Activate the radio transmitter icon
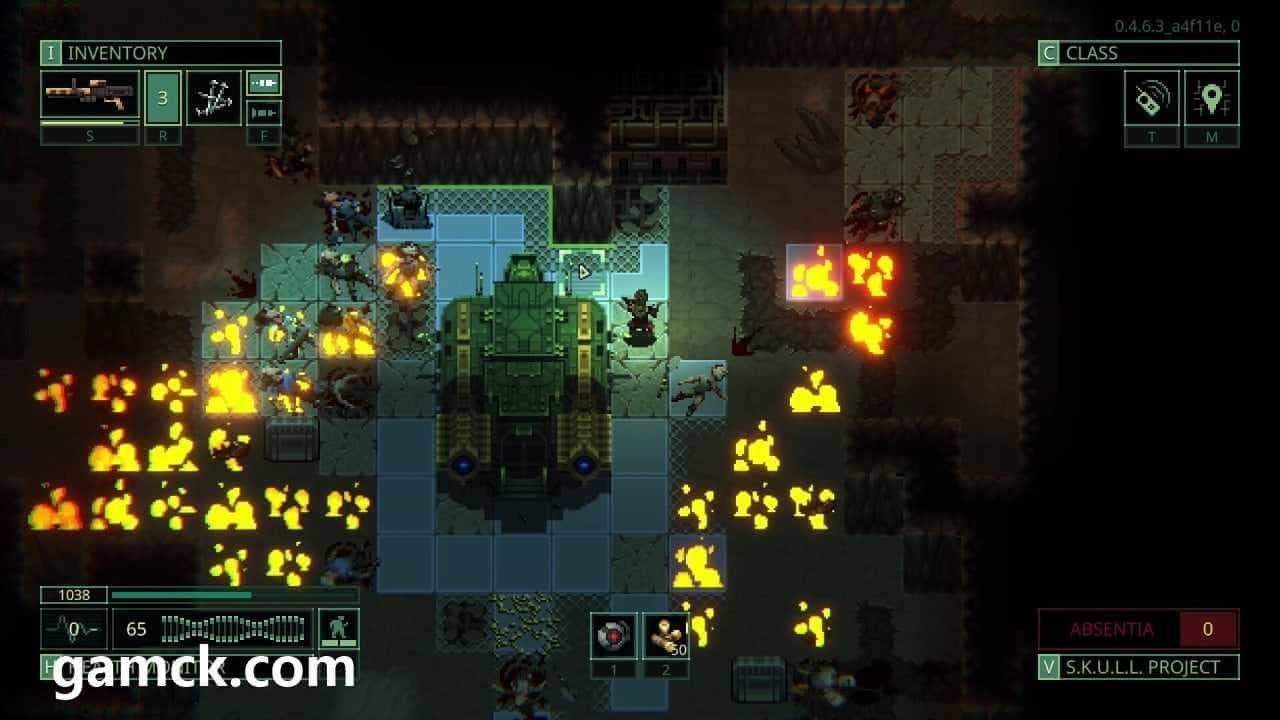 [x=1152, y=98]
